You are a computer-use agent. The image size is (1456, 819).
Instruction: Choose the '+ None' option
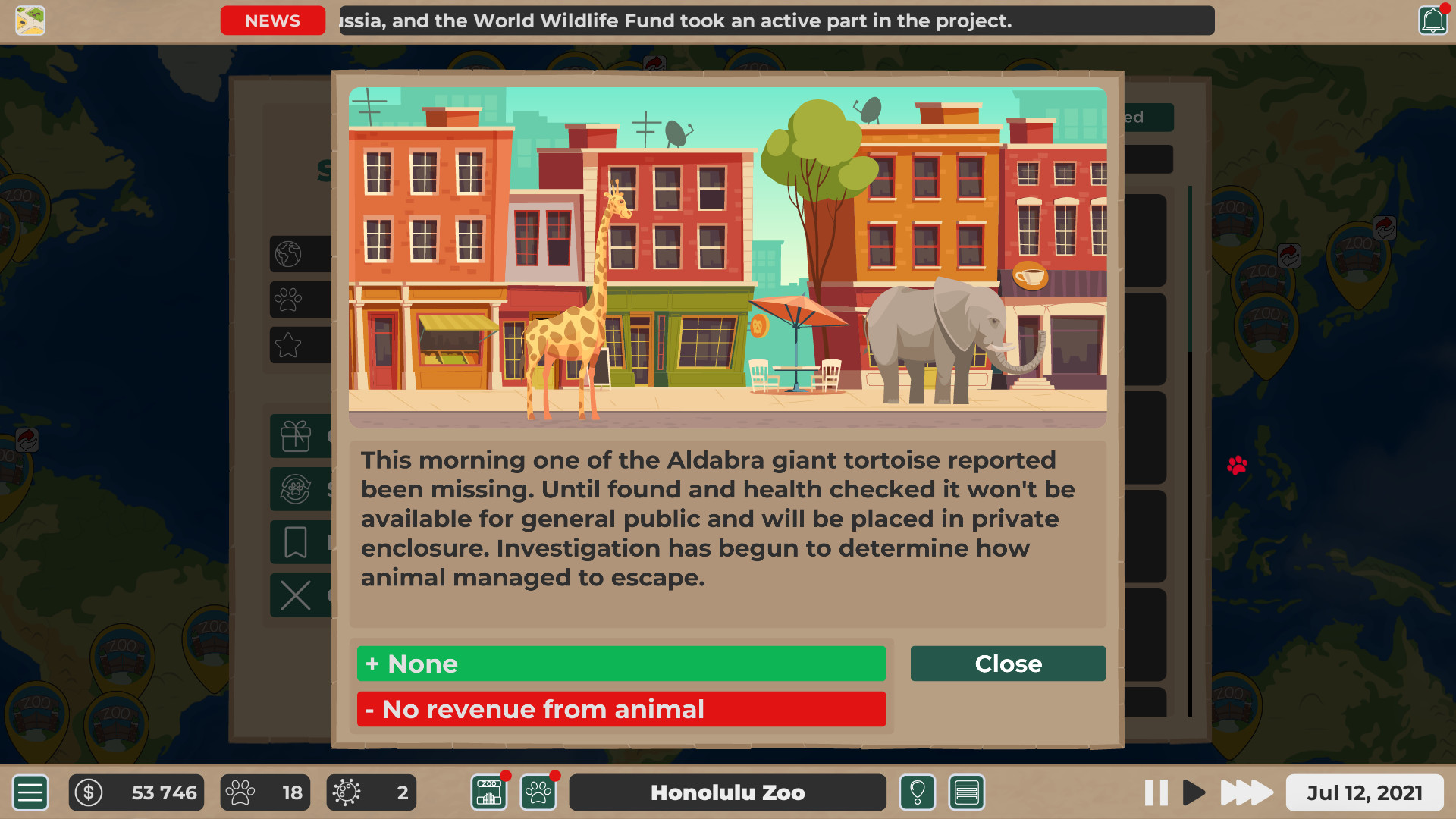pyautogui.click(x=620, y=664)
